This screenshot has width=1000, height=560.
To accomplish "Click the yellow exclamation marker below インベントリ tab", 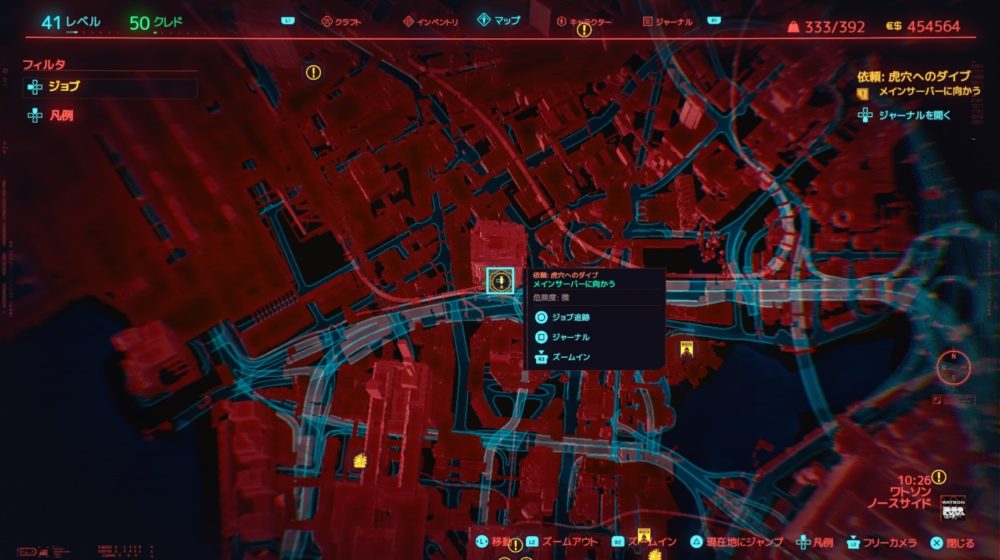I will 313,72.
